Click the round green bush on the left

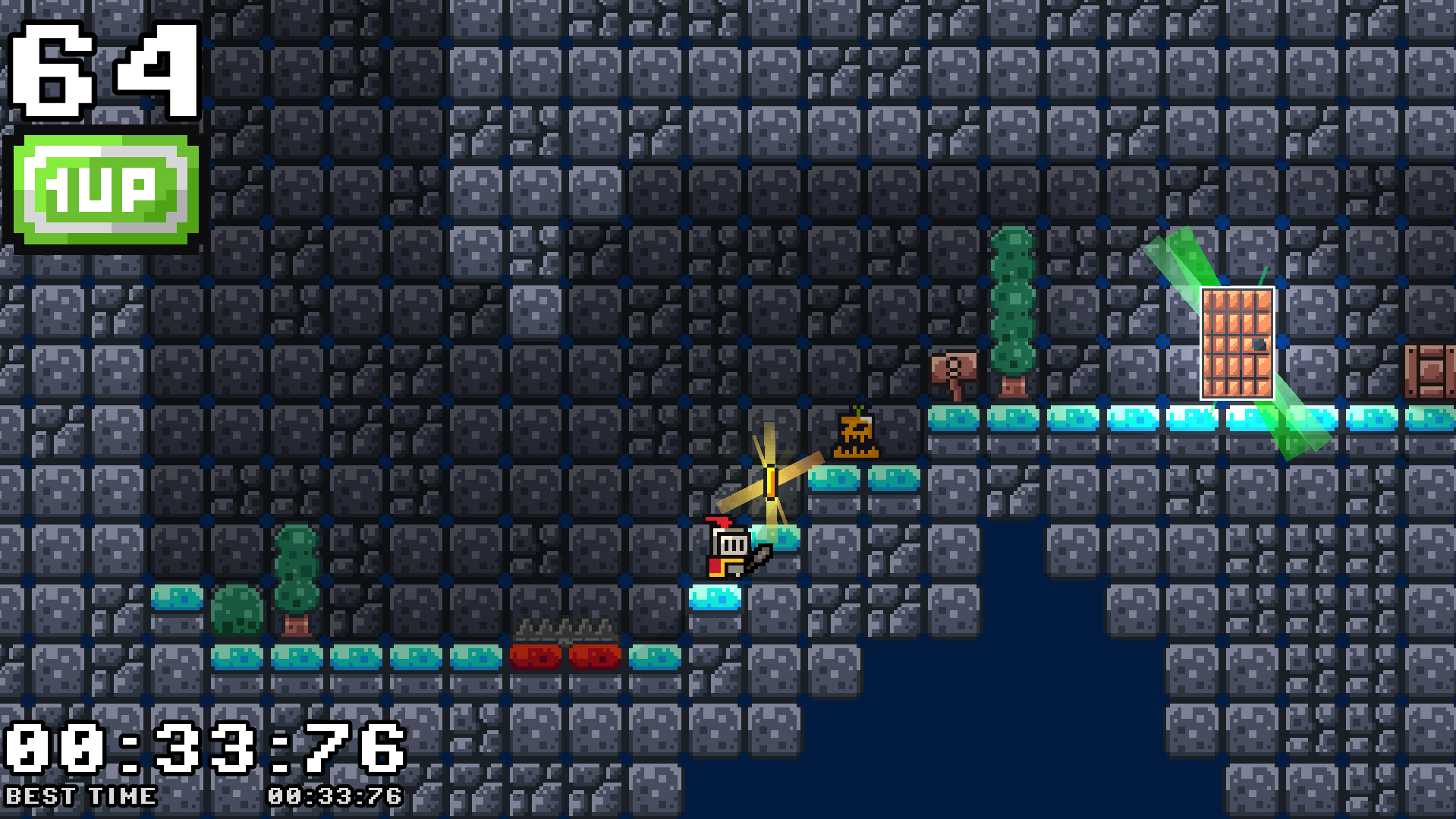pyautogui.click(x=237, y=611)
